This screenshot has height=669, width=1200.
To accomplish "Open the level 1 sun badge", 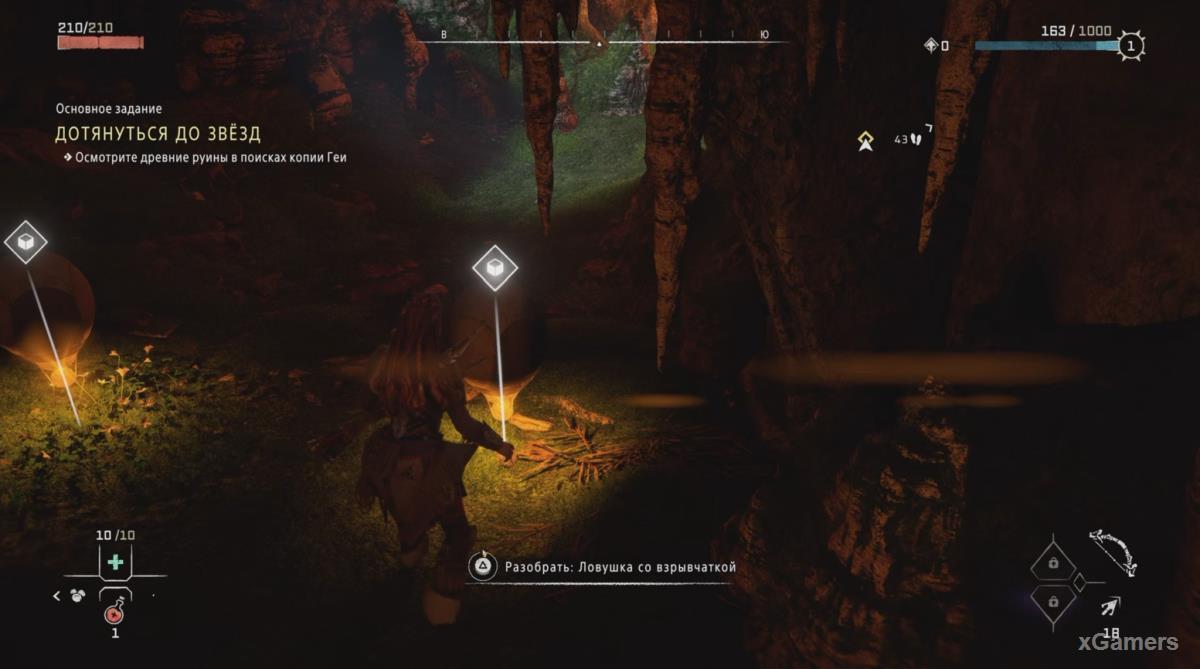I will click(1131, 45).
